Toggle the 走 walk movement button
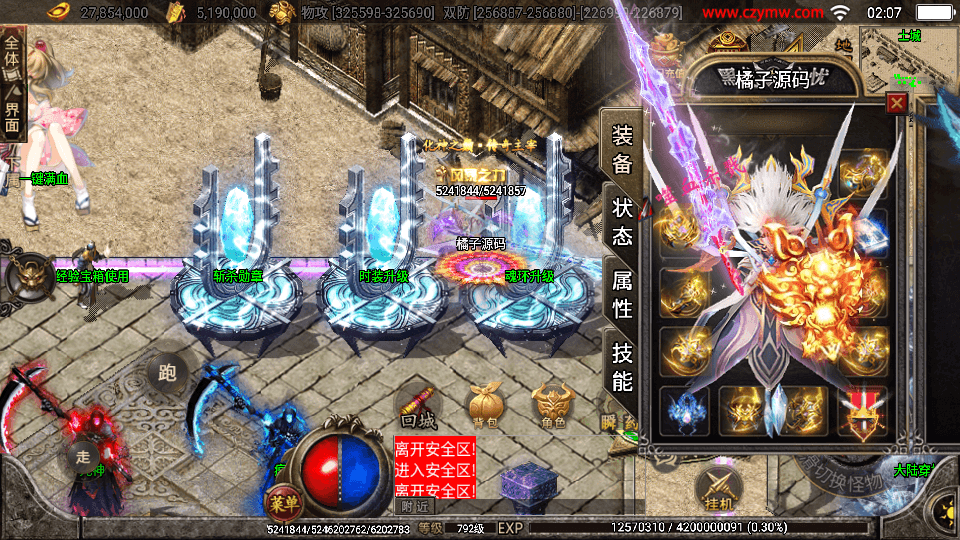960x540 pixels. point(83,455)
